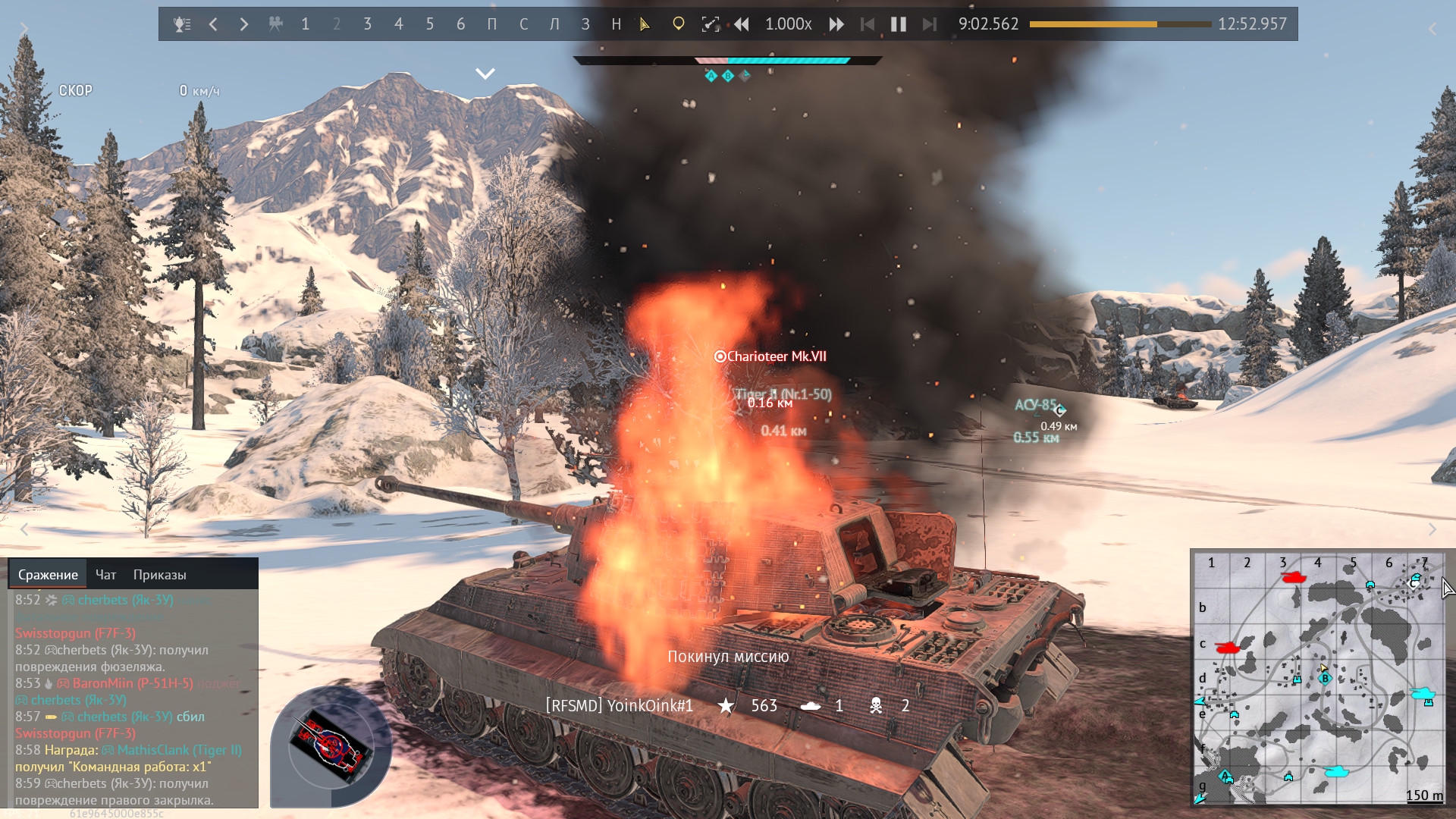
Task: Select camera number 3
Action: [368, 24]
